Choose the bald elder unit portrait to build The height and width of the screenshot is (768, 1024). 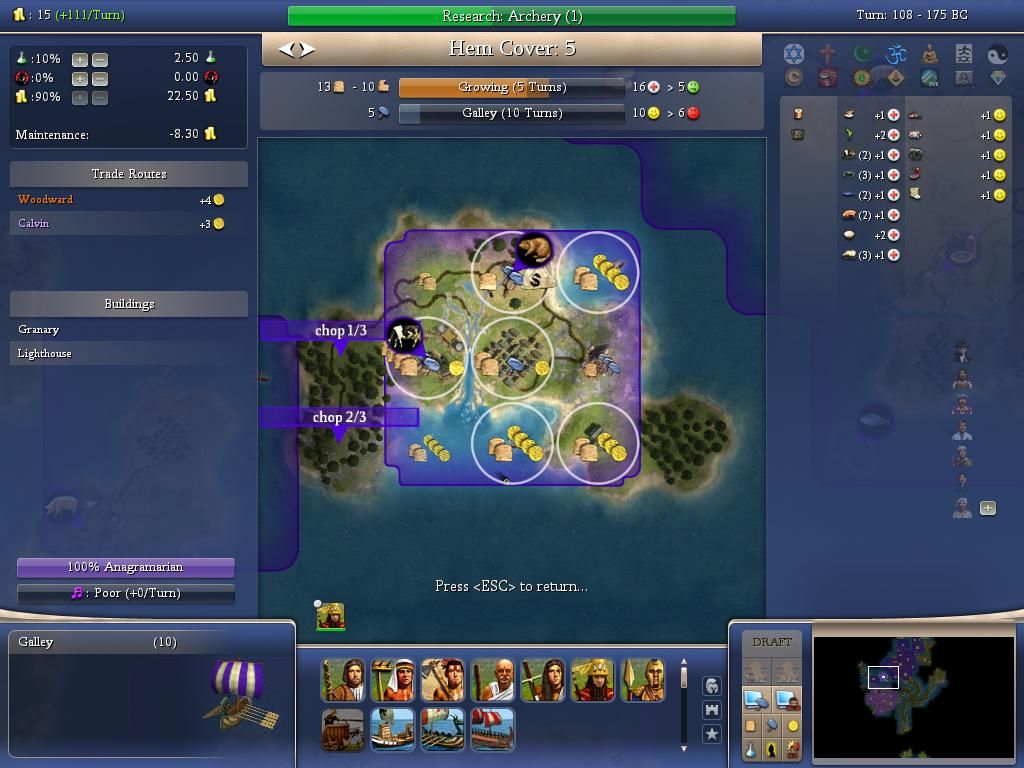click(492, 680)
